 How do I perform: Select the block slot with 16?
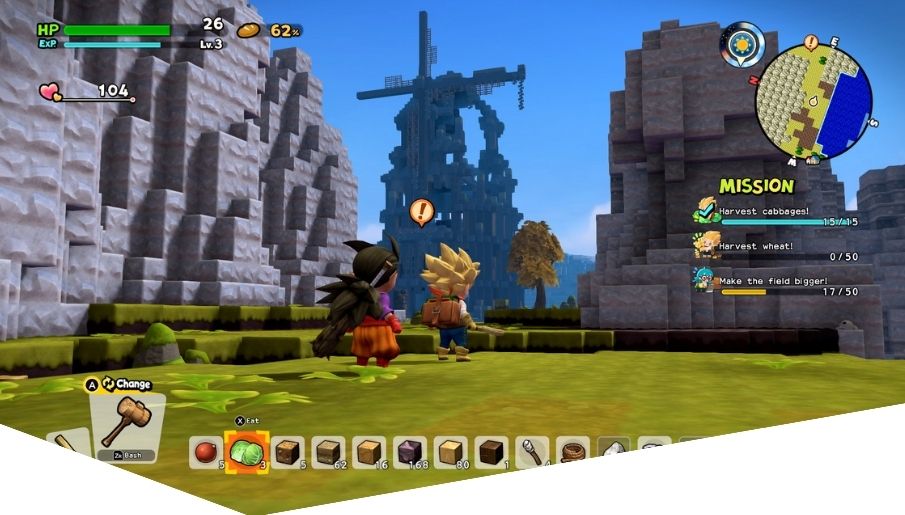pyautogui.click(x=369, y=452)
